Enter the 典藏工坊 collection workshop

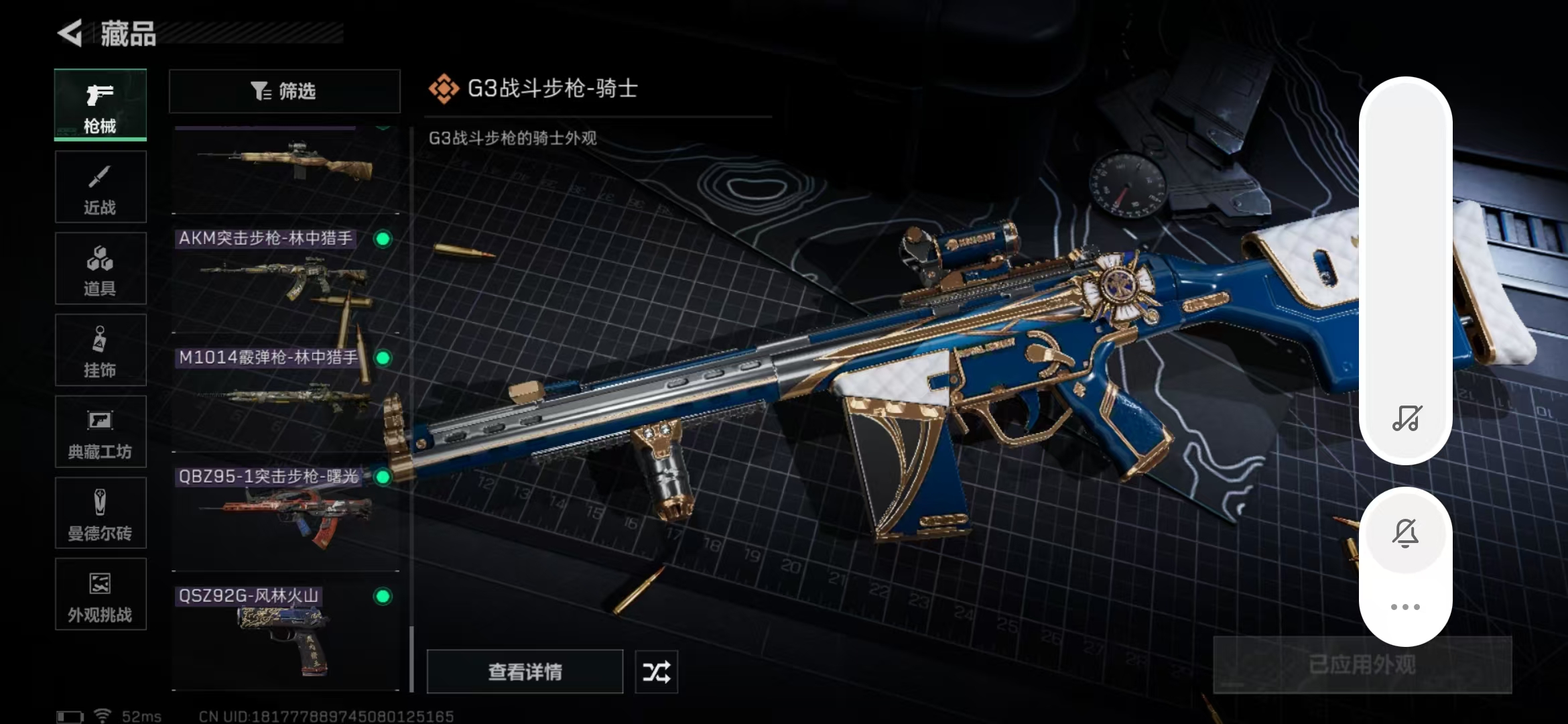(100, 432)
